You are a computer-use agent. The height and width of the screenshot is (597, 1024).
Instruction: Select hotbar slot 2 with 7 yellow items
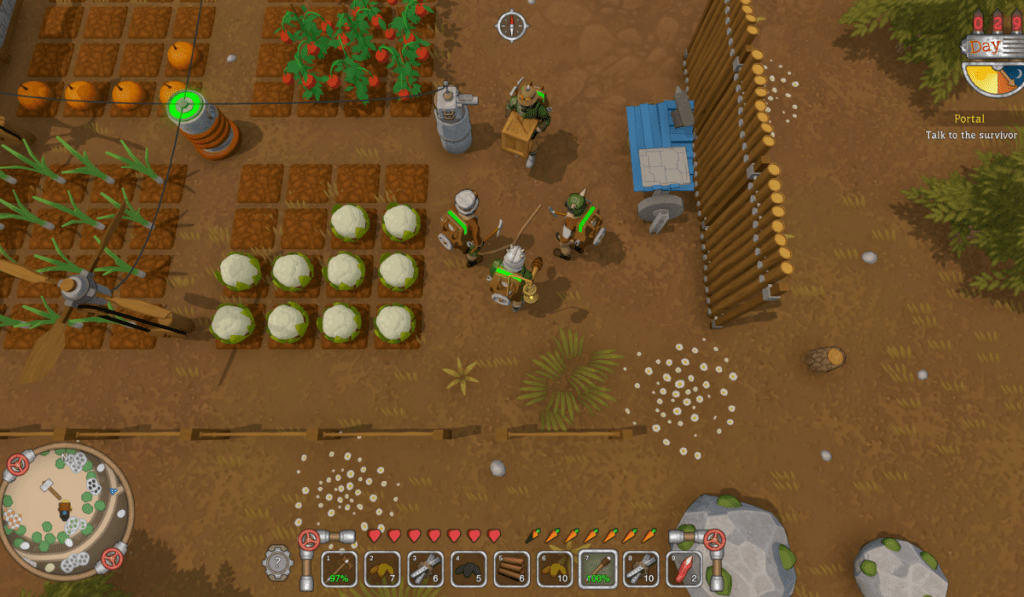pos(382,569)
